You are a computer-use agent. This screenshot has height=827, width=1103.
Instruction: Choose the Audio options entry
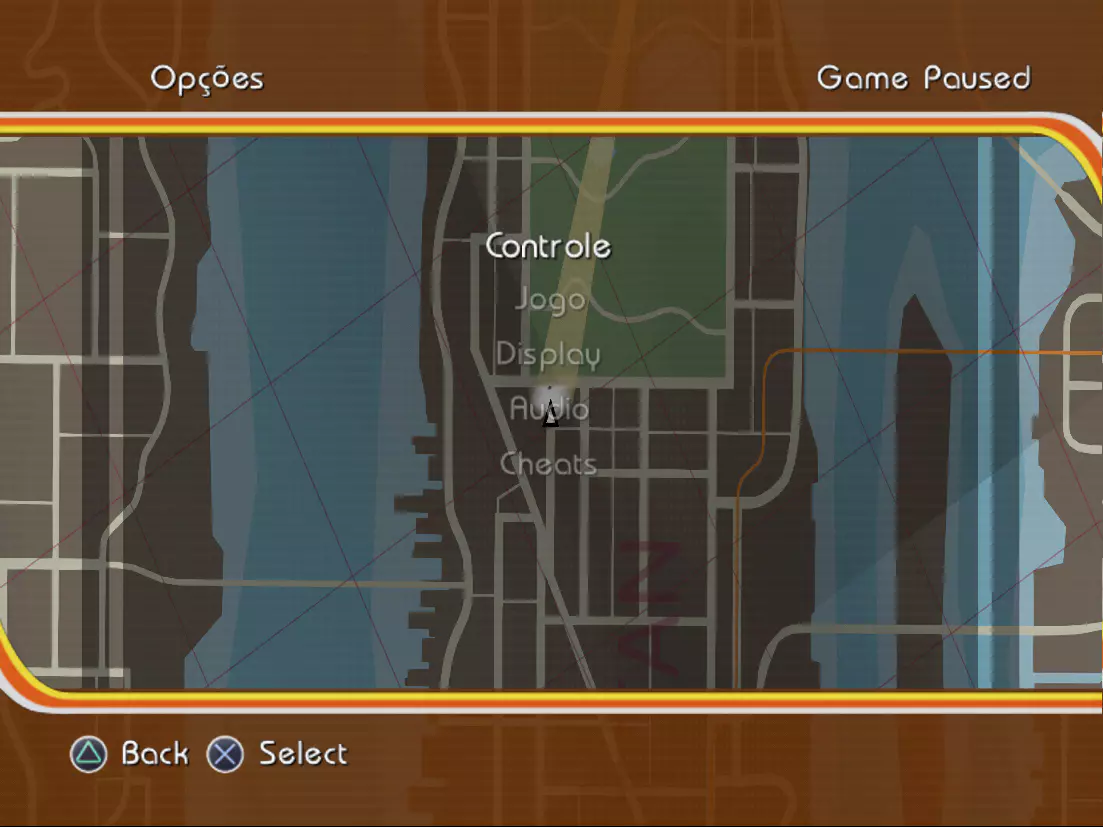[x=549, y=409]
